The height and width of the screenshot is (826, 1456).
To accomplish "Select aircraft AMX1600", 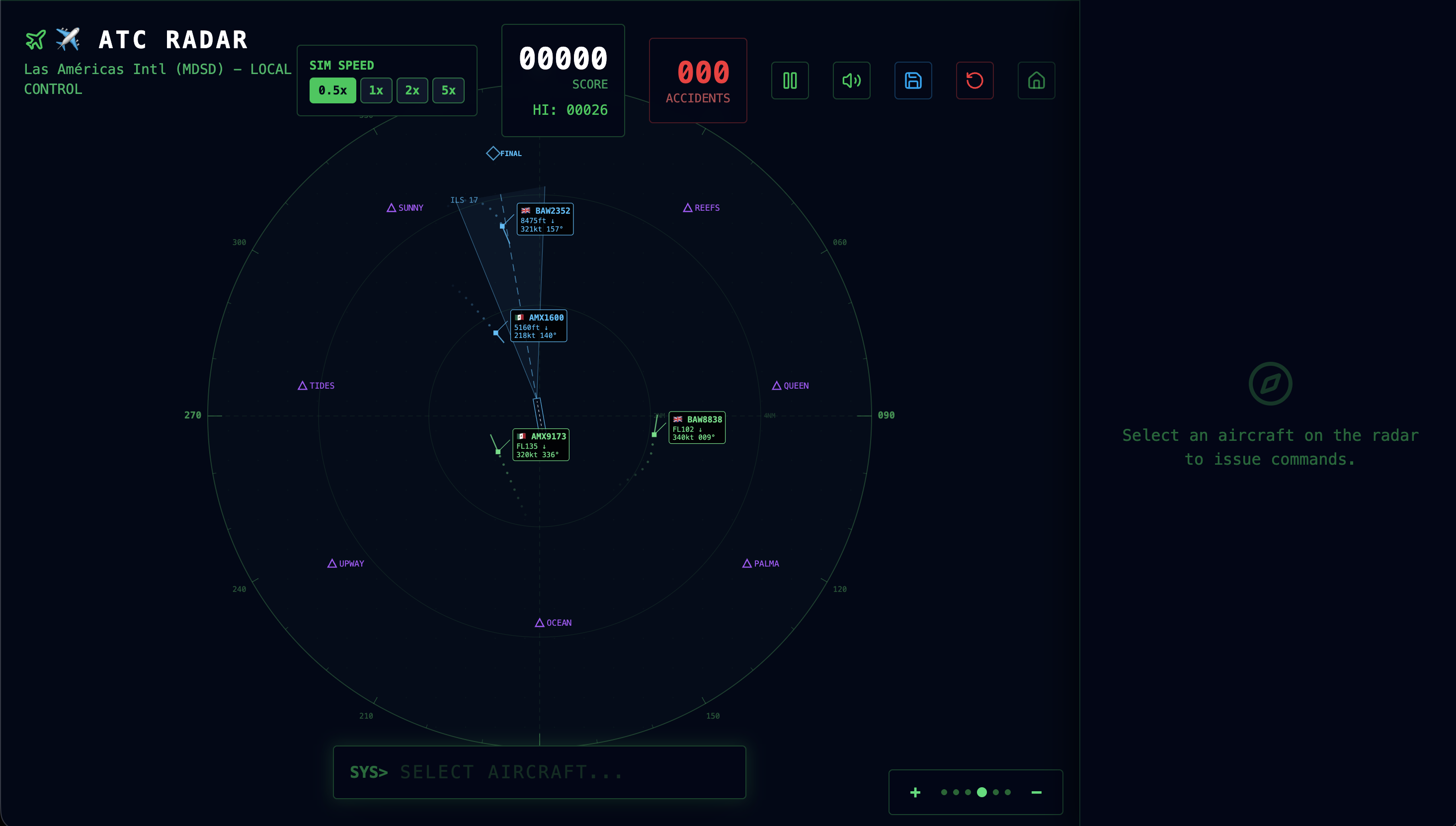I will pyautogui.click(x=538, y=325).
